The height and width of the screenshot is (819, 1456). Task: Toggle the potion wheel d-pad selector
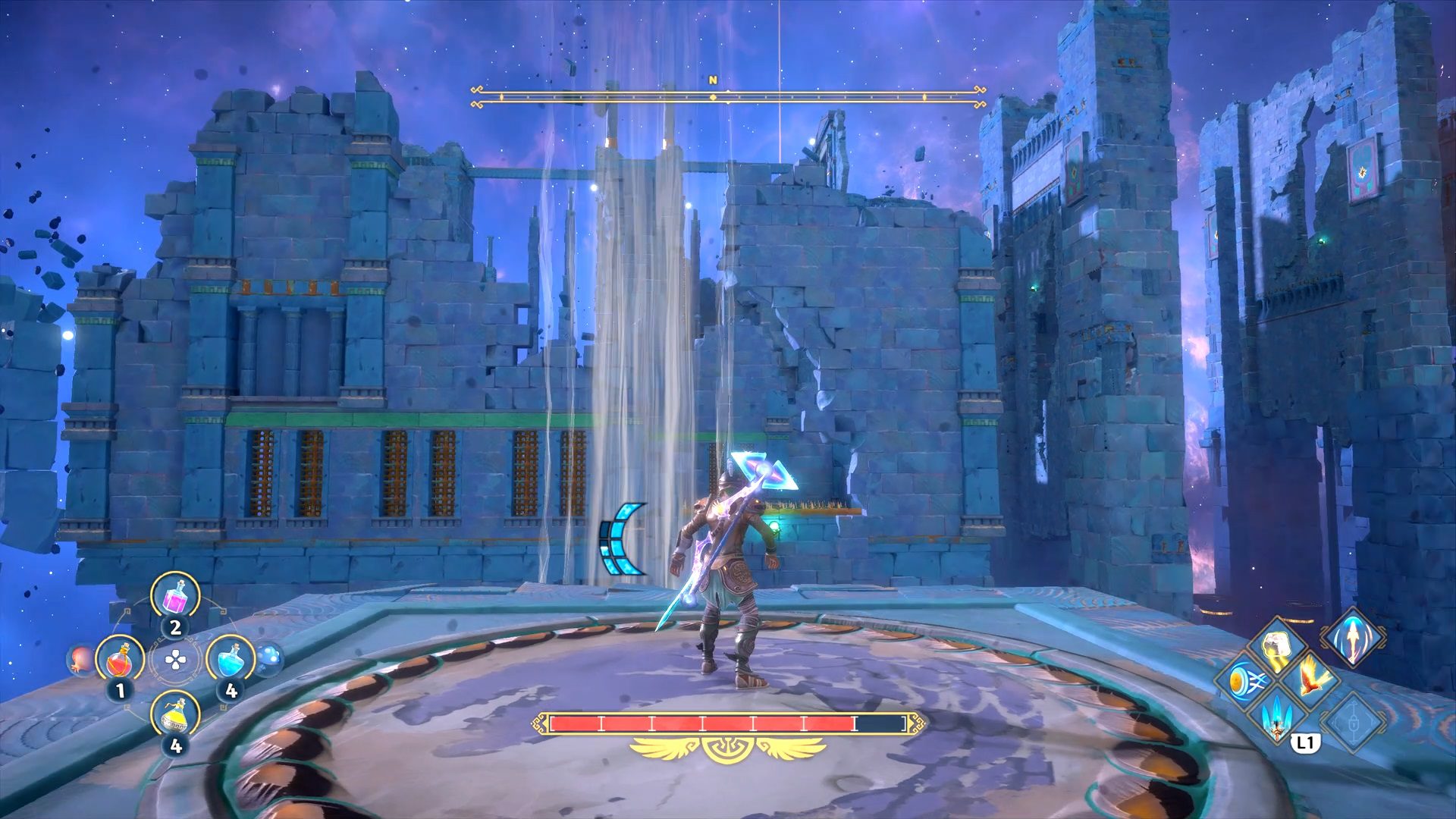point(174,660)
